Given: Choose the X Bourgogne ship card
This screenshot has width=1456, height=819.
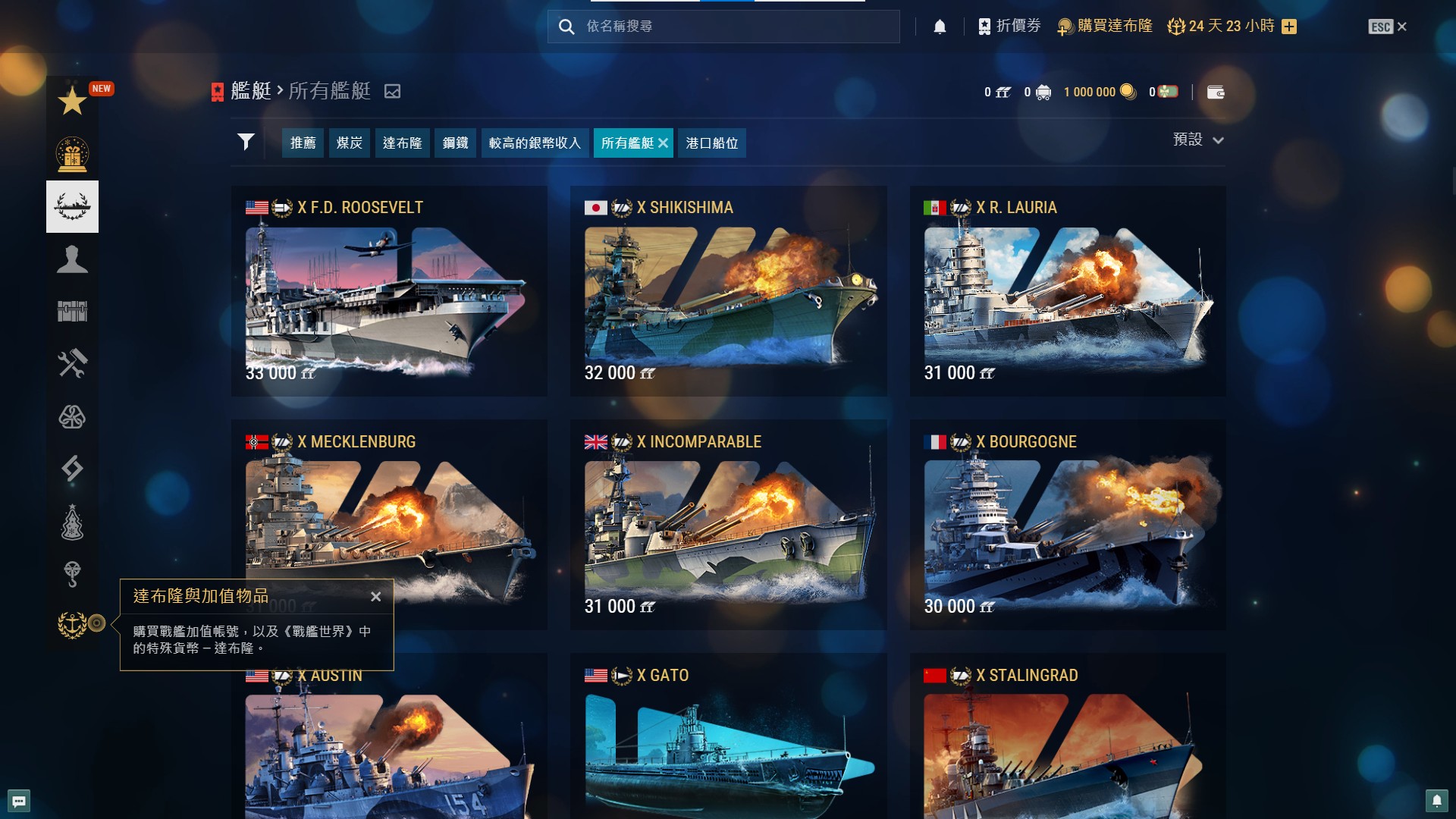Looking at the screenshot, I should (1067, 525).
